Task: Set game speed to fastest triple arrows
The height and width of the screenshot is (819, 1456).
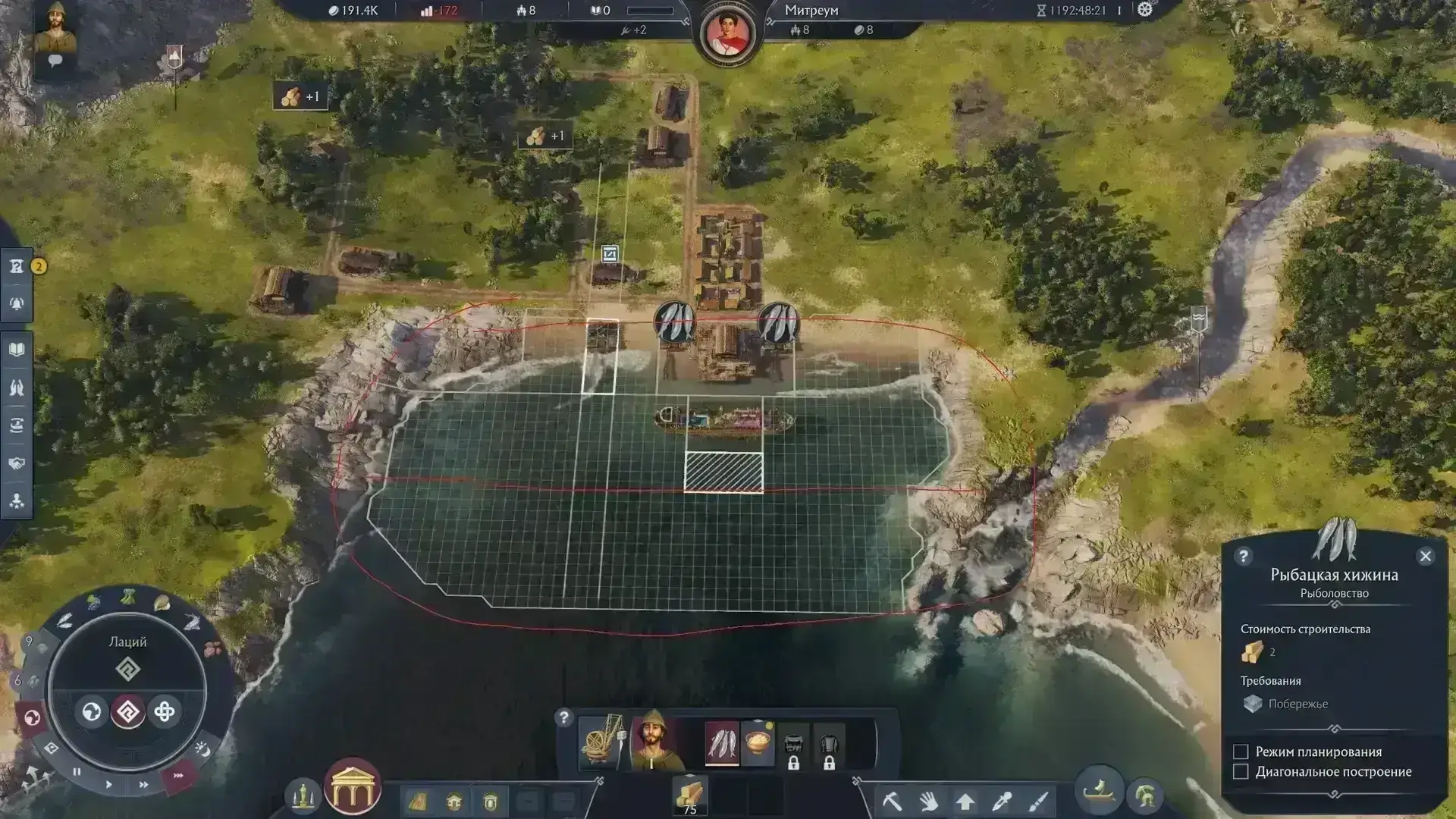Action: [178, 776]
